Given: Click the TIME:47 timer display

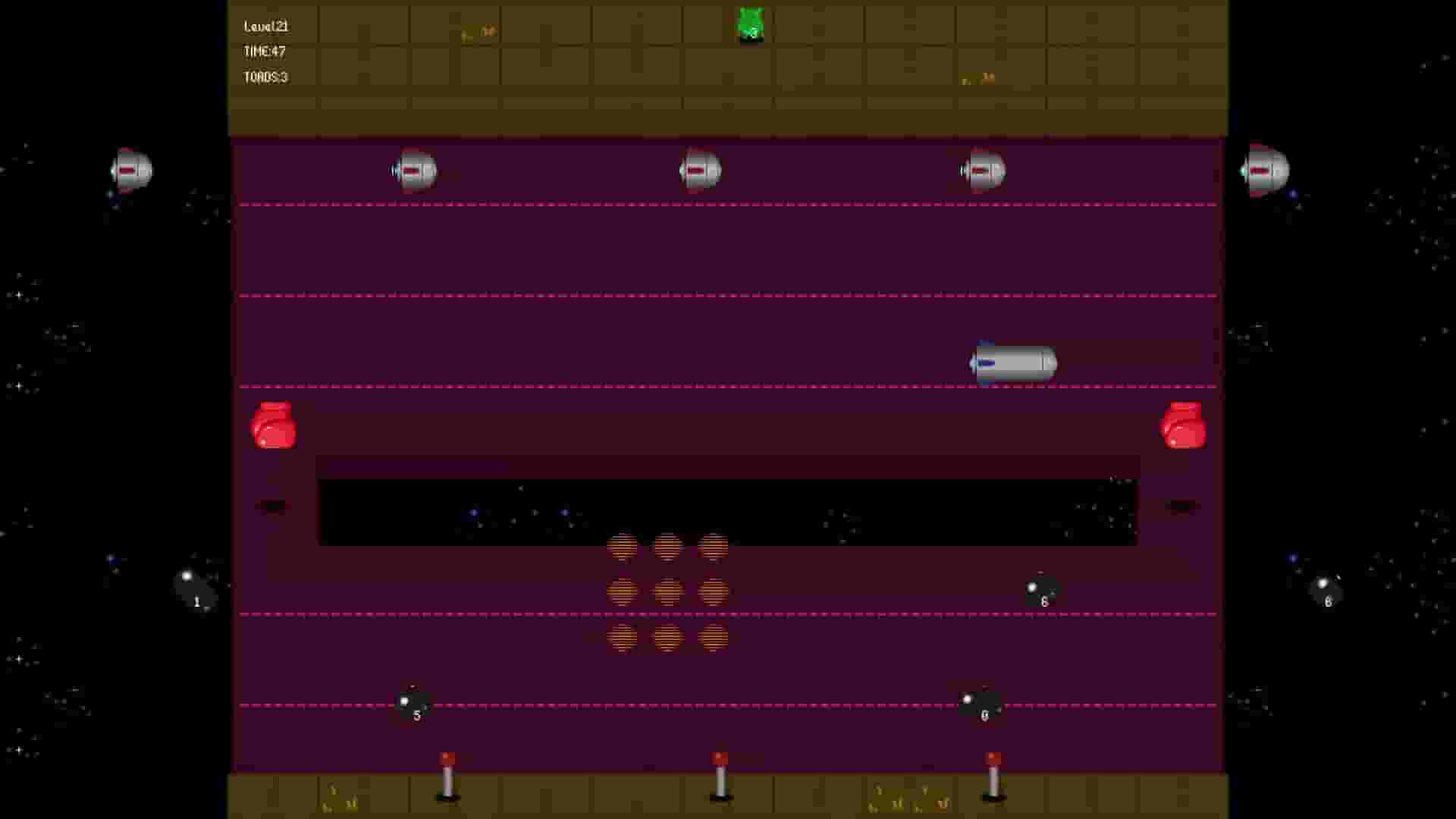Looking at the screenshot, I should click(263, 52).
